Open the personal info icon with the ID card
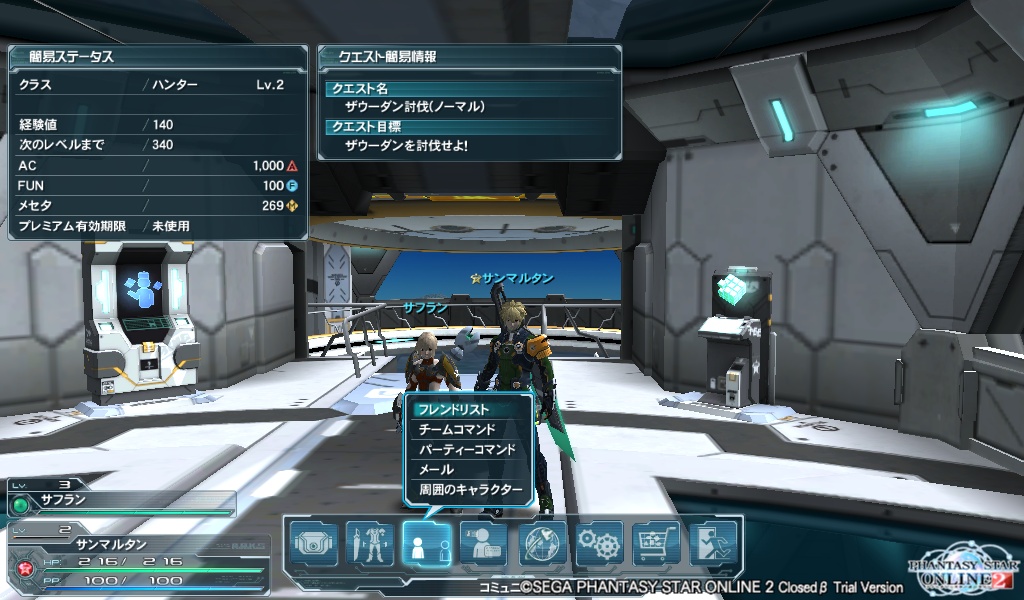Image resolution: width=1024 pixels, height=600 pixels. (484, 544)
